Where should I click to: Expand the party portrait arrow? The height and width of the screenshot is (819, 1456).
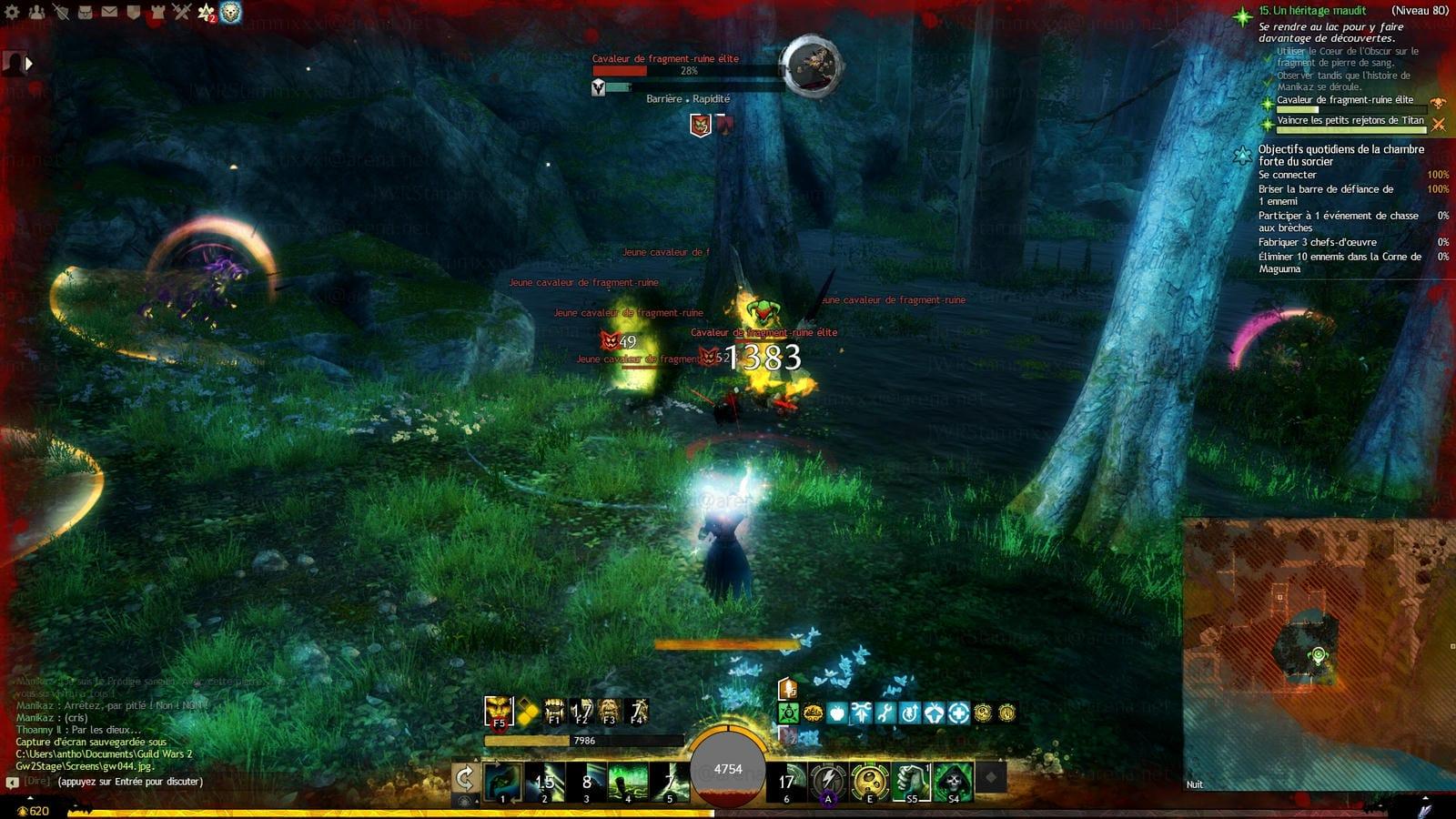click(28, 64)
